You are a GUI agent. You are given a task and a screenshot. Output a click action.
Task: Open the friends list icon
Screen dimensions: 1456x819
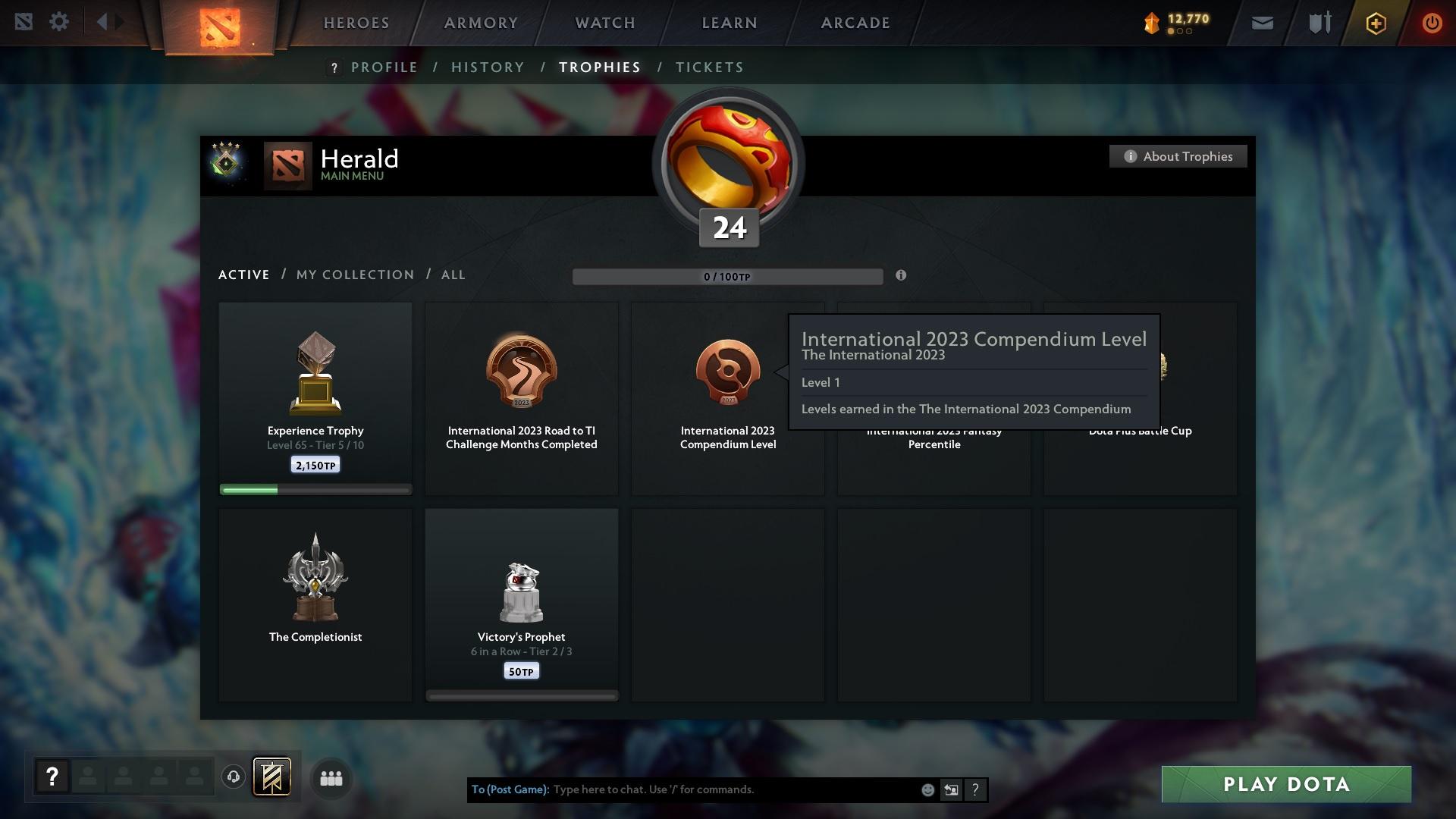pos(331,778)
